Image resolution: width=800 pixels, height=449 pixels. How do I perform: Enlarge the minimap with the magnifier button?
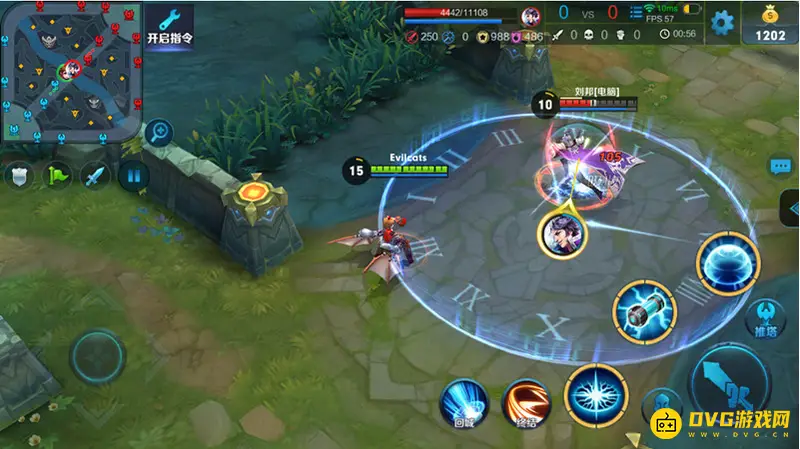tap(157, 132)
